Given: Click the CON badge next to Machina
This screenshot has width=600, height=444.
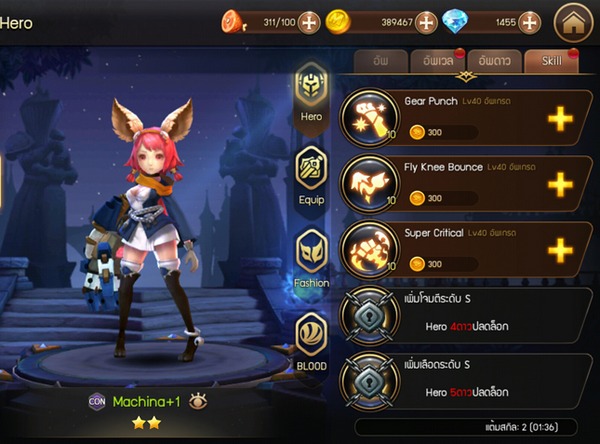Looking at the screenshot, I should pyautogui.click(x=97, y=401).
